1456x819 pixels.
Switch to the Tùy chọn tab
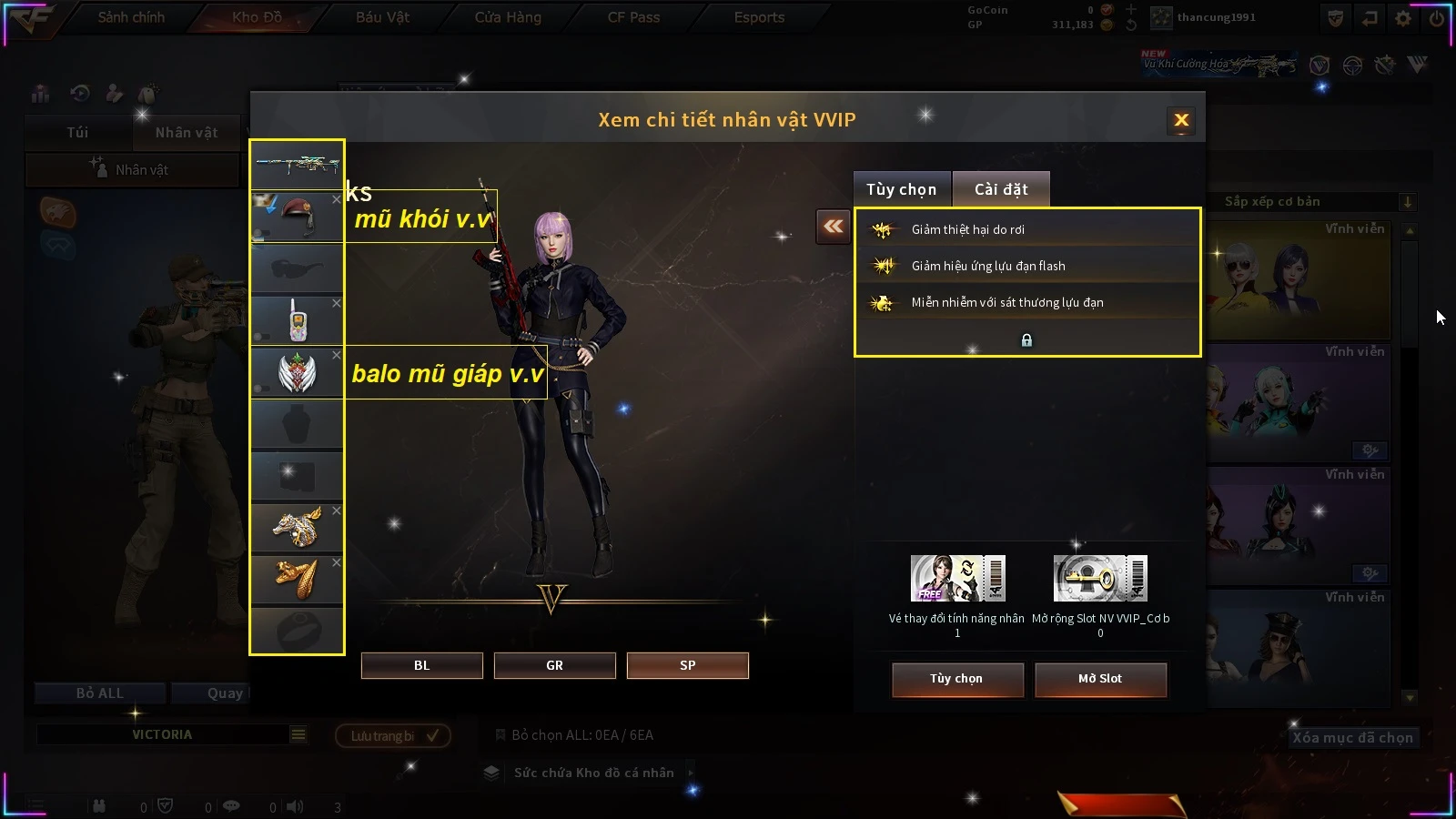[x=901, y=189]
